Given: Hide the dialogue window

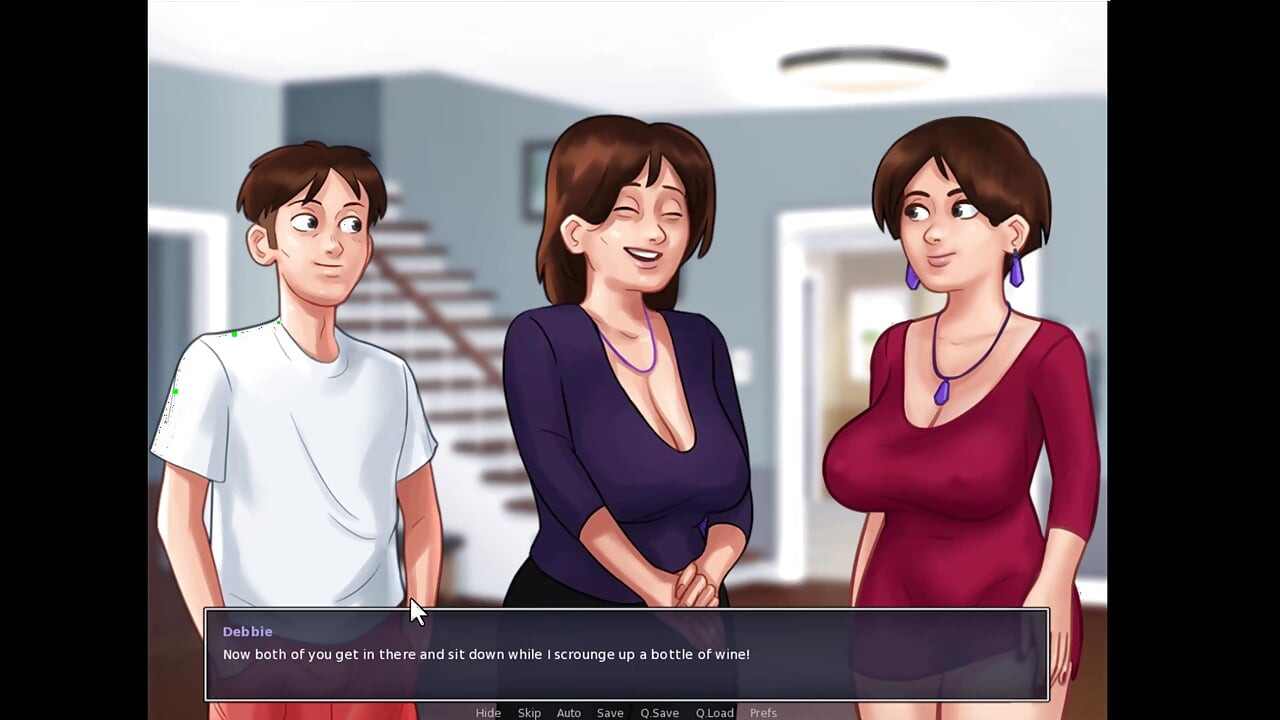Looking at the screenshot, I should [x=488, y=712].
